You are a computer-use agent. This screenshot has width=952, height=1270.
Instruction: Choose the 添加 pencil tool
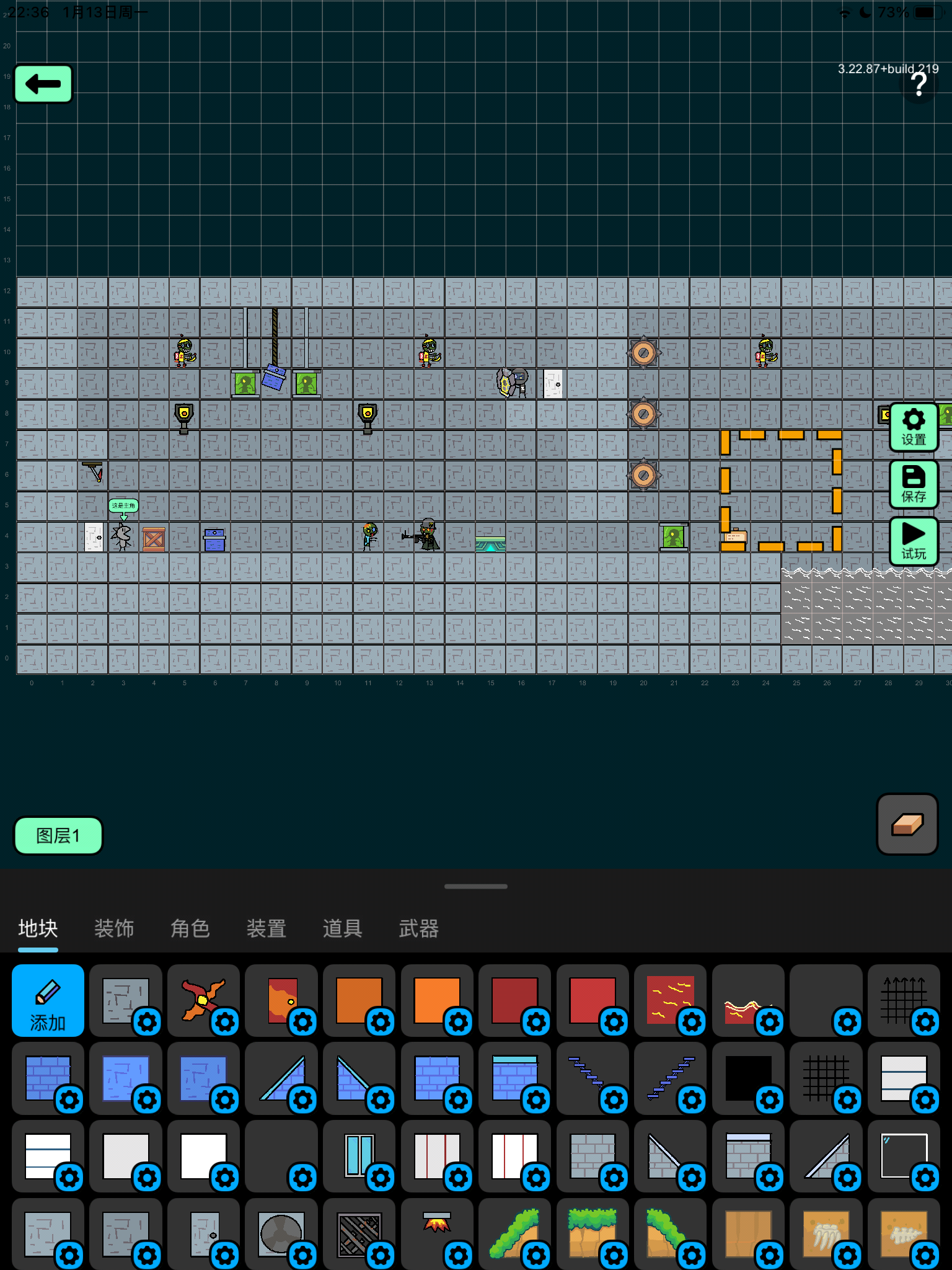pos(48,1000)
